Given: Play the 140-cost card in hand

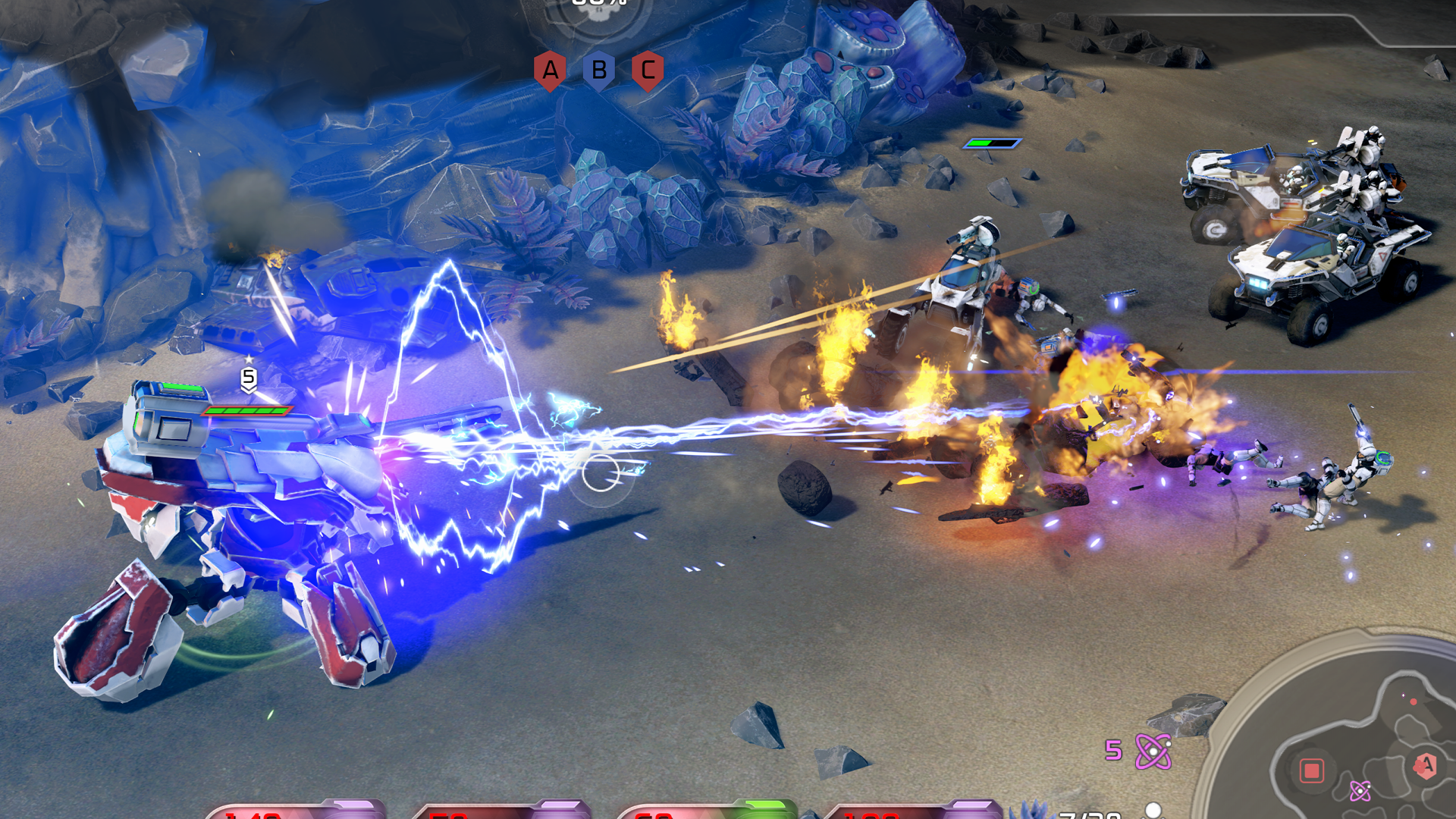Looking at the screenshot, I should click(x=296, y=810).
